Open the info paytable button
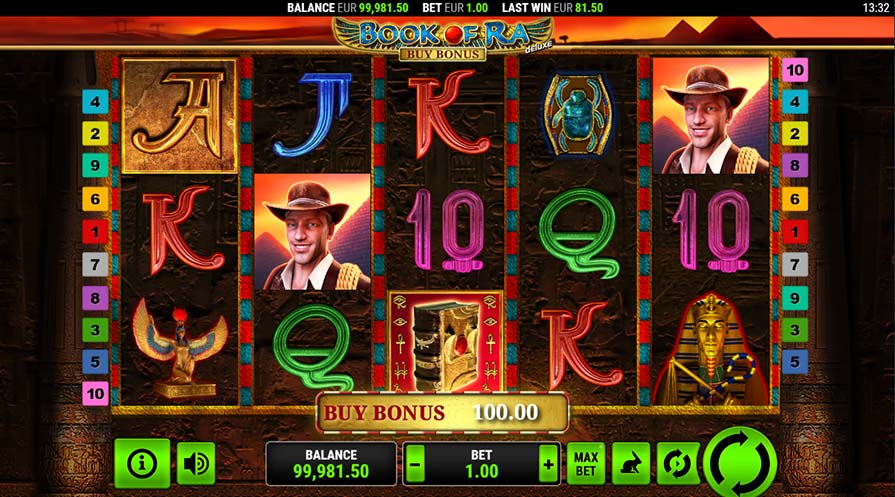This screenshot has height=497, width=895. 142,463
